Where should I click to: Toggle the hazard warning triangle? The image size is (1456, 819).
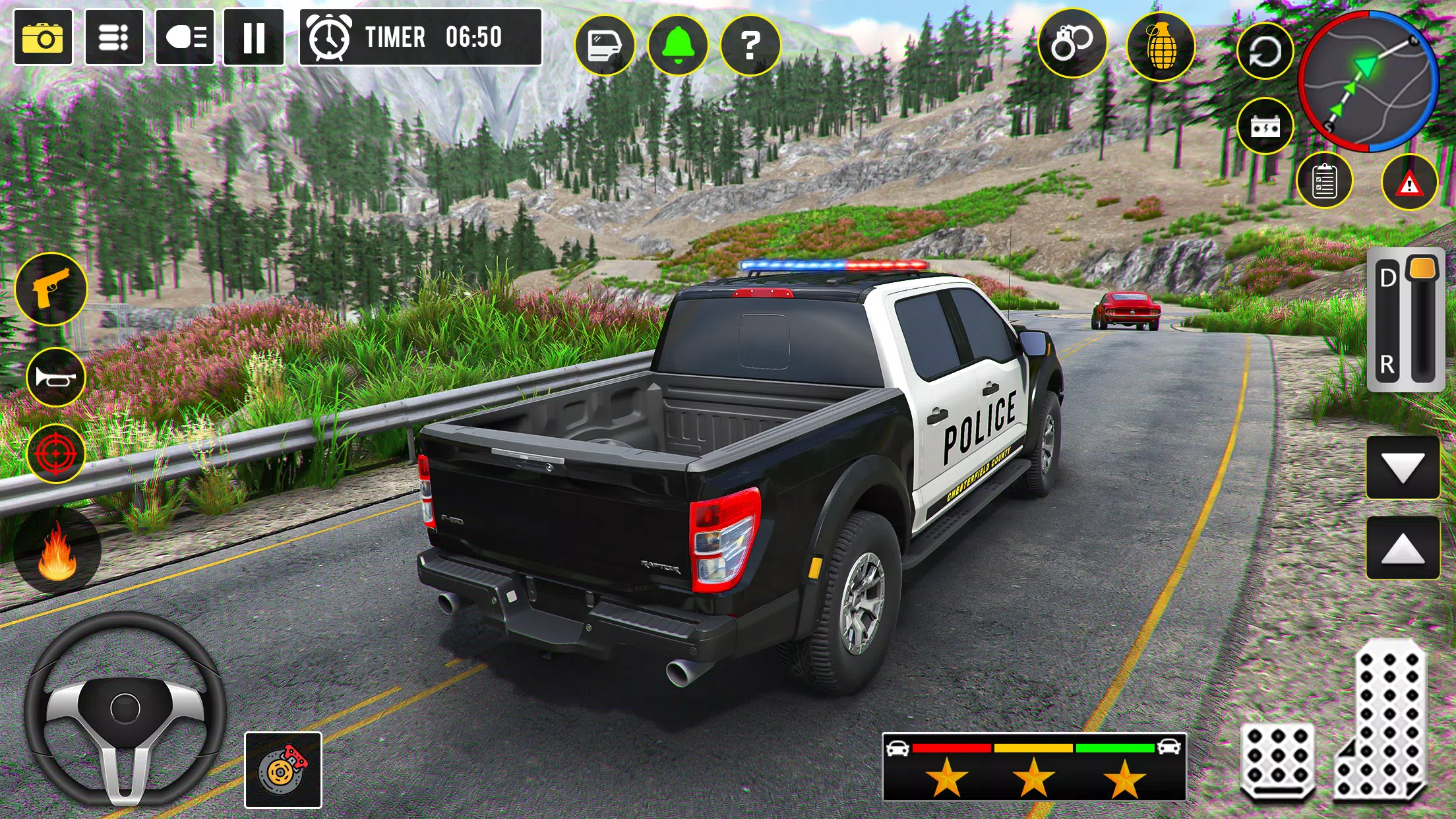(1409, 183)
